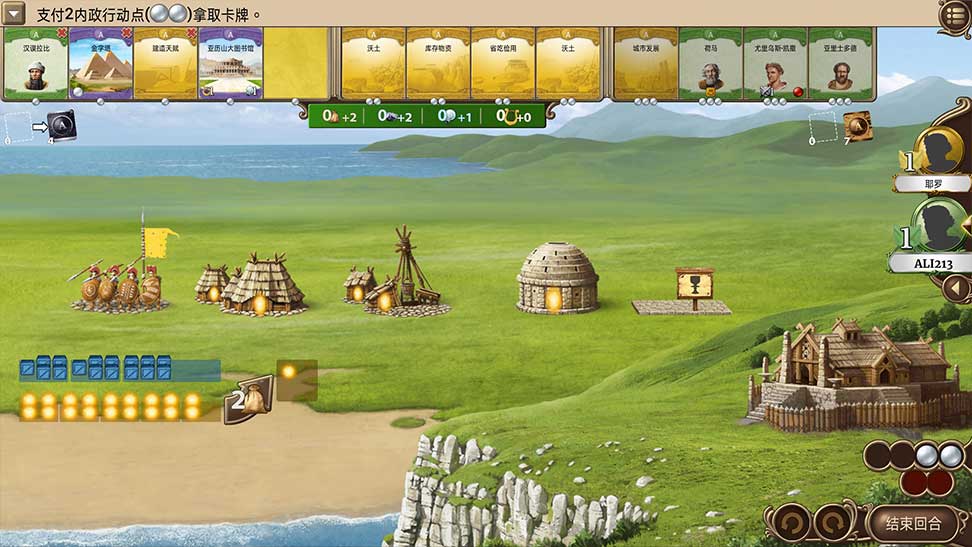Screen dimensions: 972x547
Task: Open the dark military card deck
Action: tap(60, 125)
